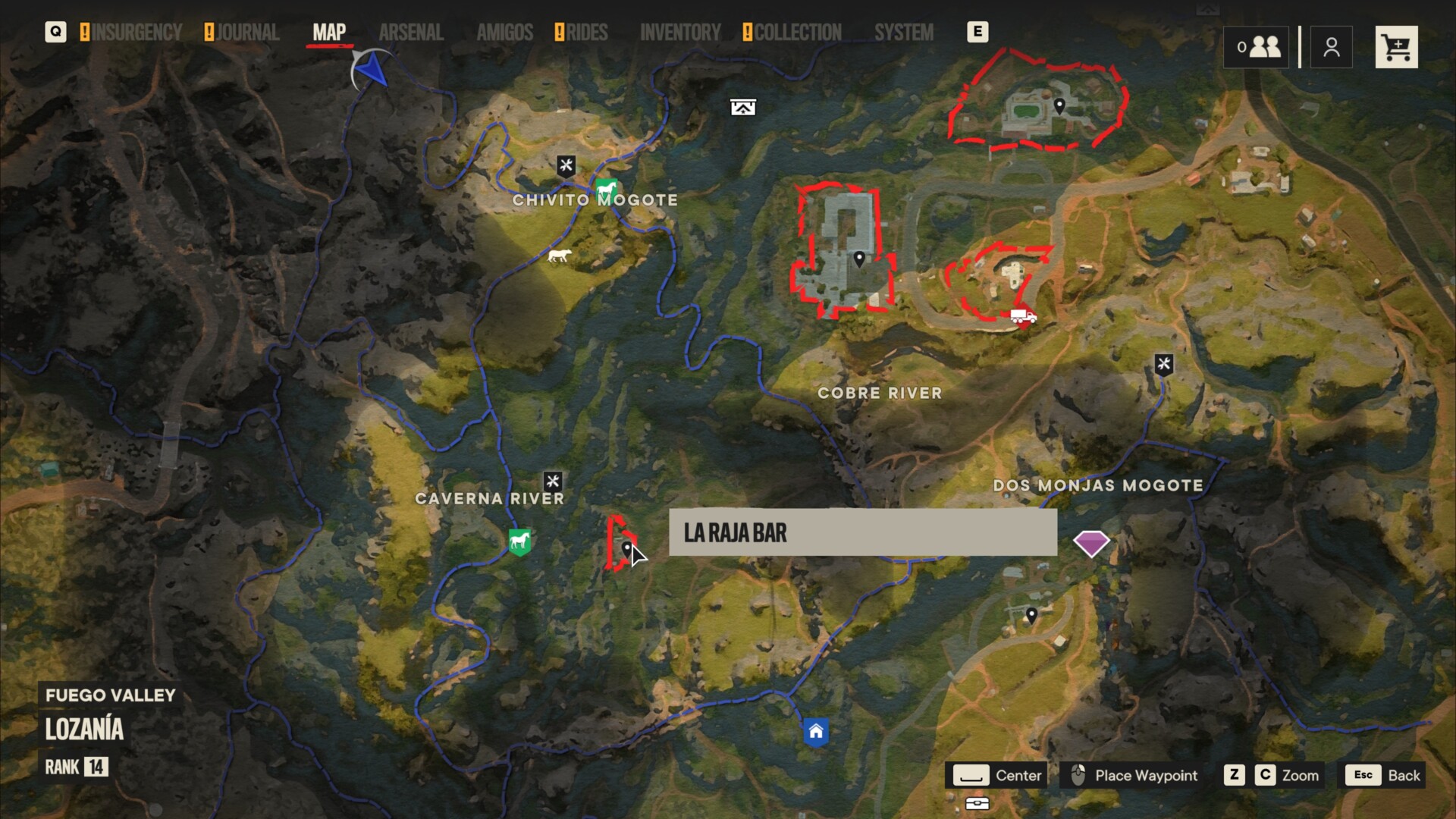Viewport: 1456px width, 819px height.
Task: Select the co-op players icon
Action: pos(1255,46)
